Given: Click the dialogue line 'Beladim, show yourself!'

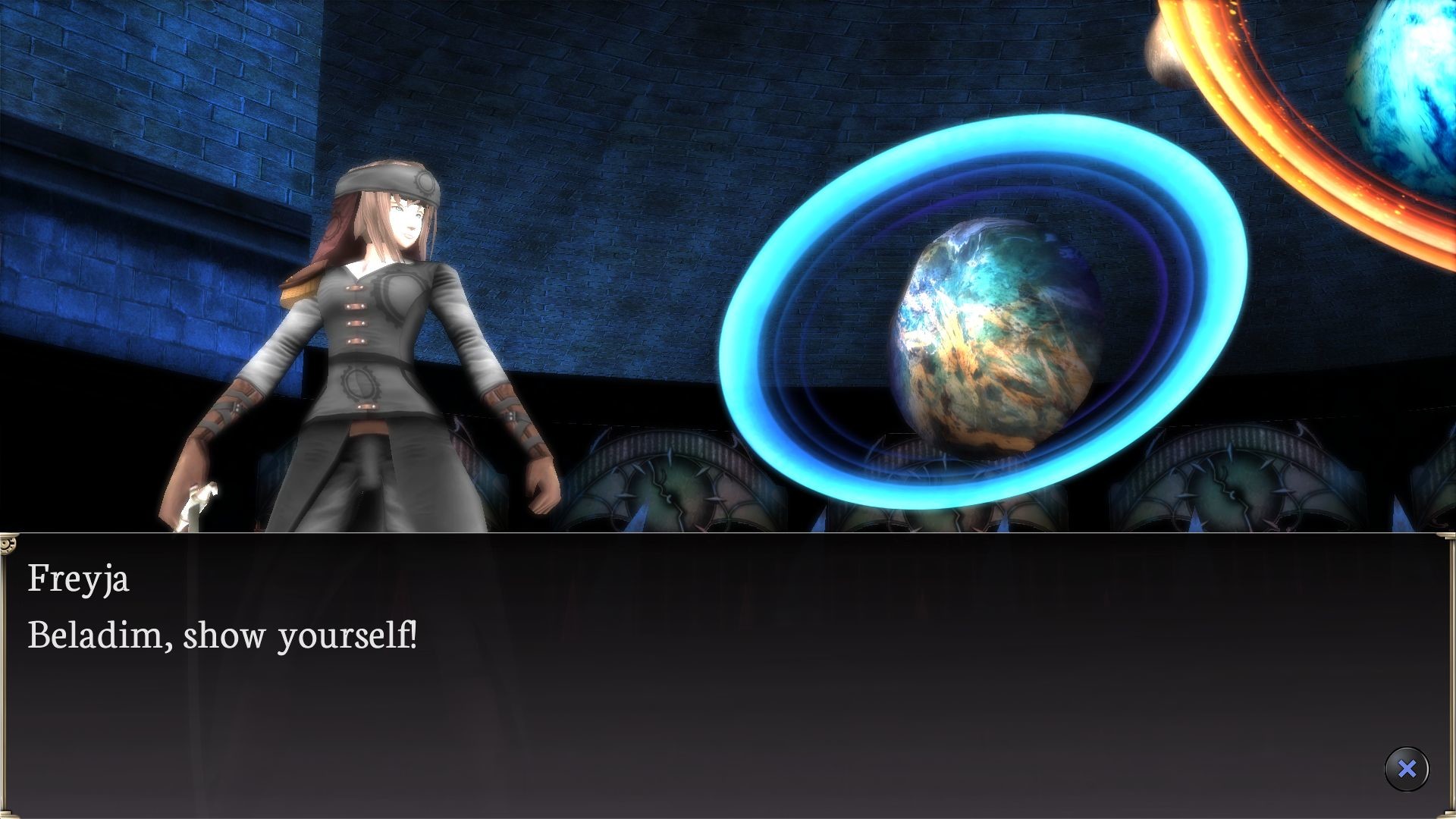Looking at the screenshot, I should [224, 637].
